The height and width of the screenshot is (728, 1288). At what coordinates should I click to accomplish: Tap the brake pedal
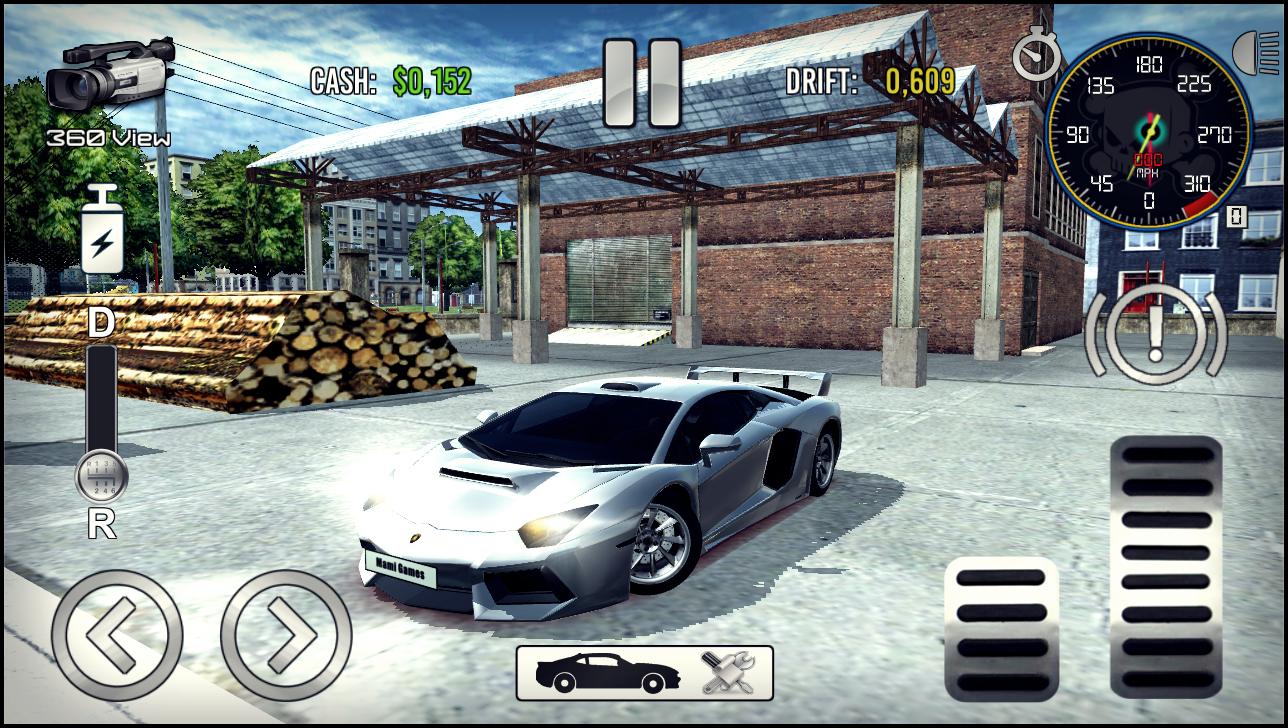(x=1001, y=628)
